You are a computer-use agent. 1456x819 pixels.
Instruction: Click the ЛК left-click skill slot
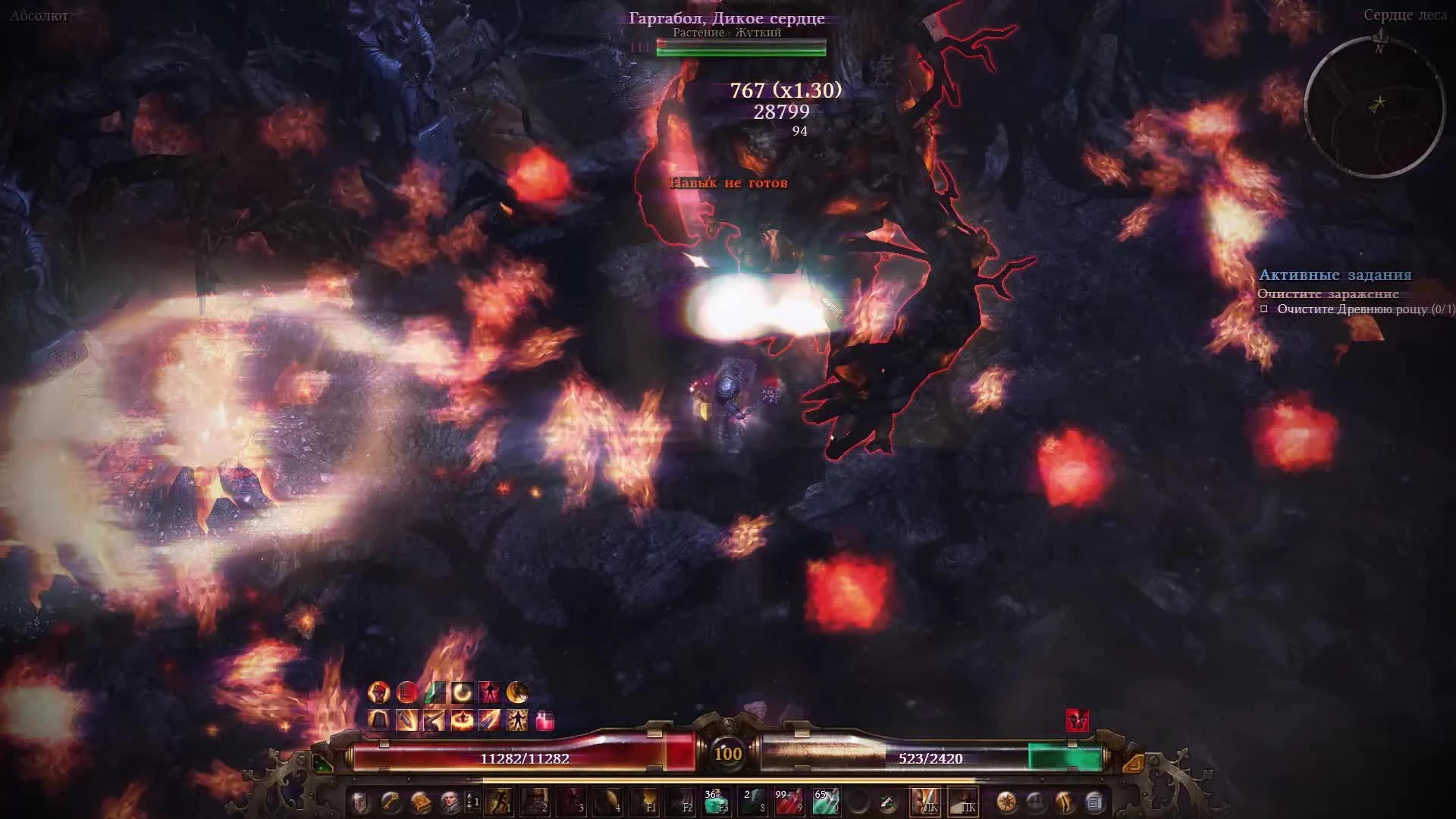point(924,802)
